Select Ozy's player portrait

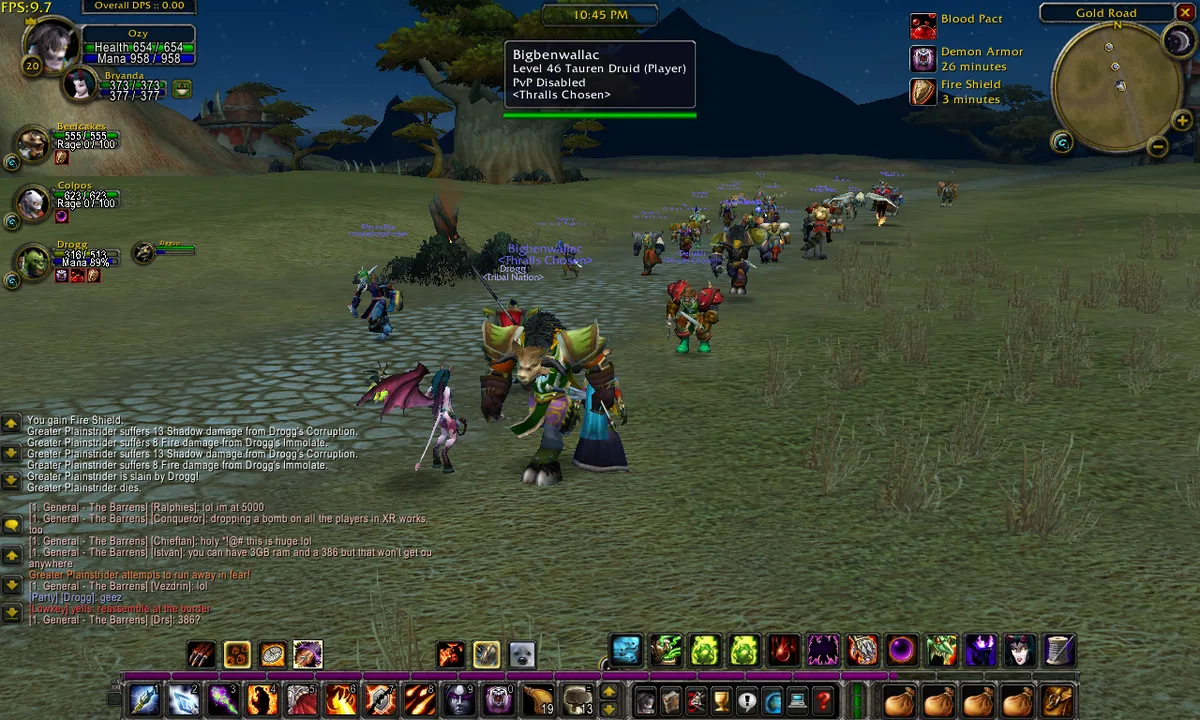click(48, 45)
